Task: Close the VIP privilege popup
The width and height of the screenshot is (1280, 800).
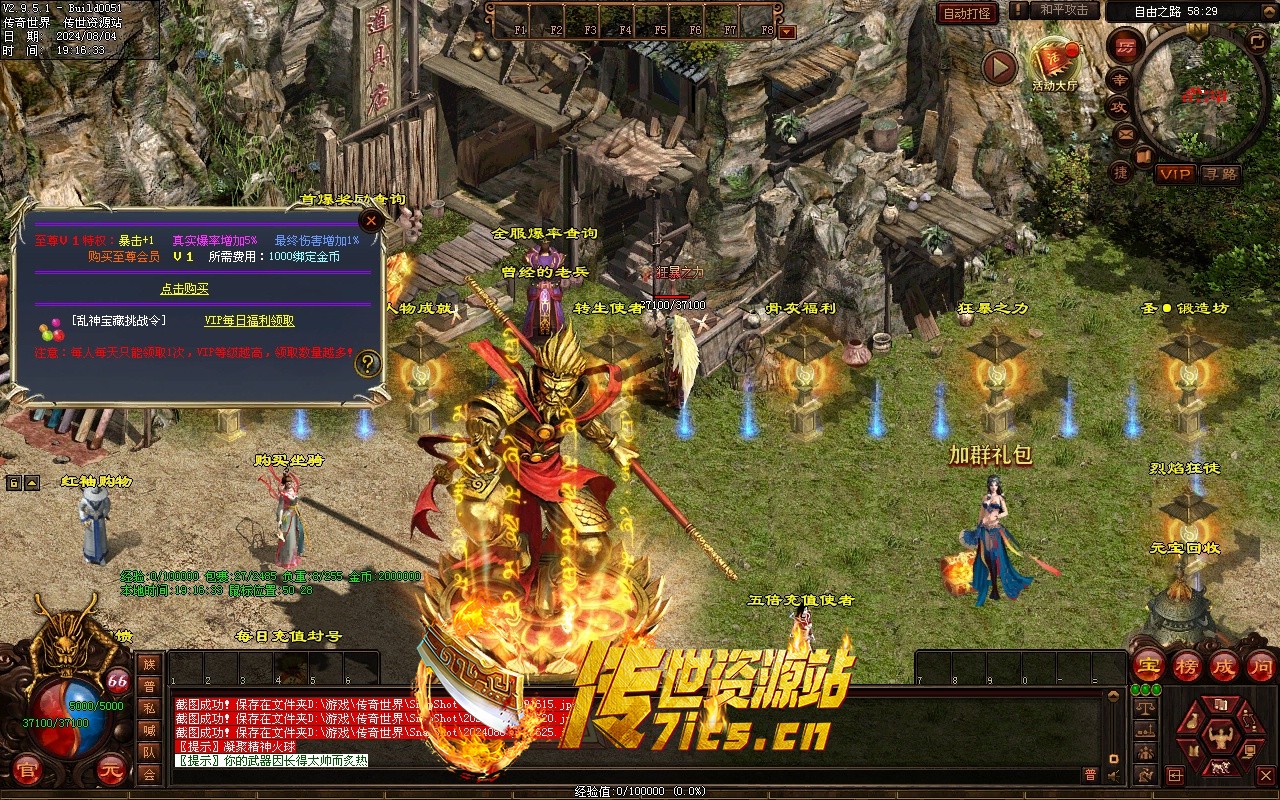Action: tap(371, 220)
